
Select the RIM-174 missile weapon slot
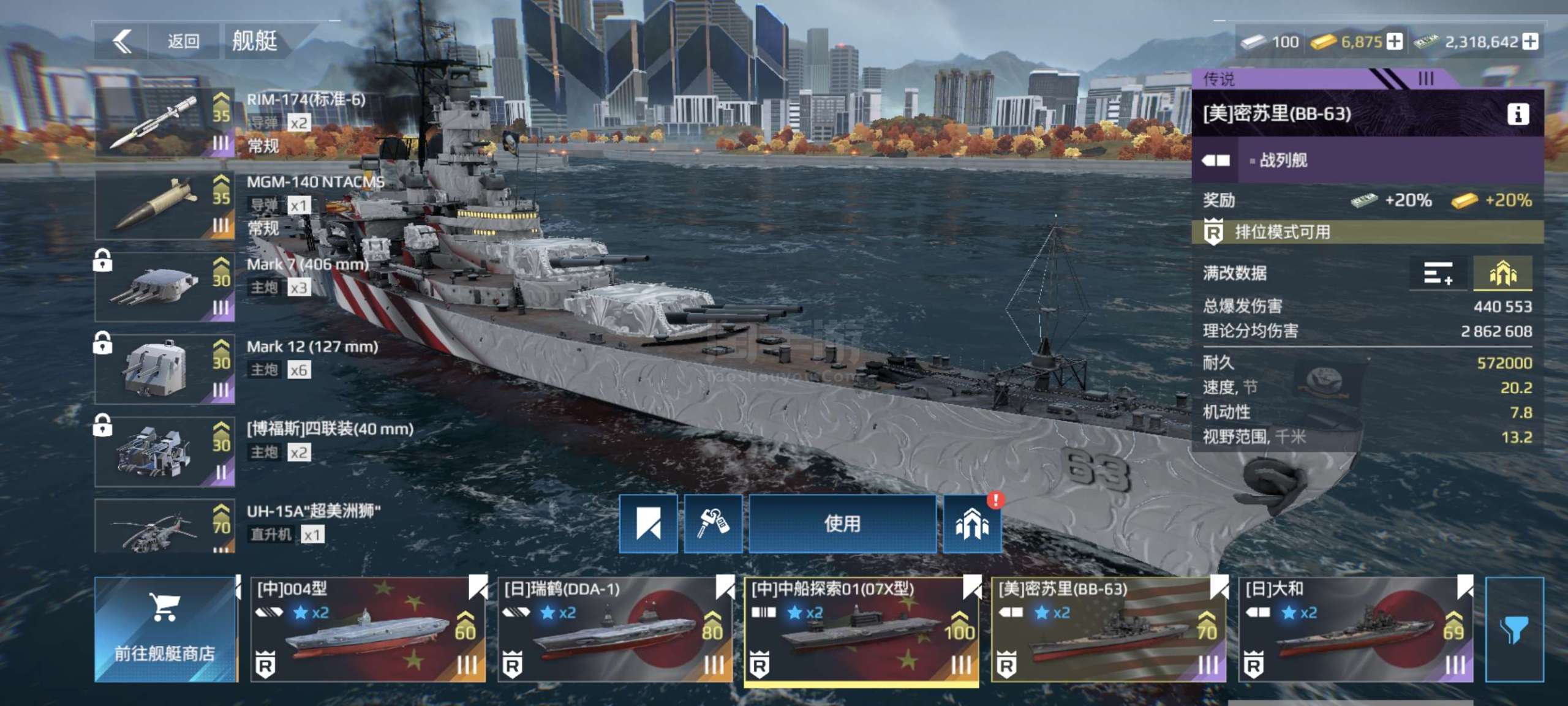click(164, 122)
